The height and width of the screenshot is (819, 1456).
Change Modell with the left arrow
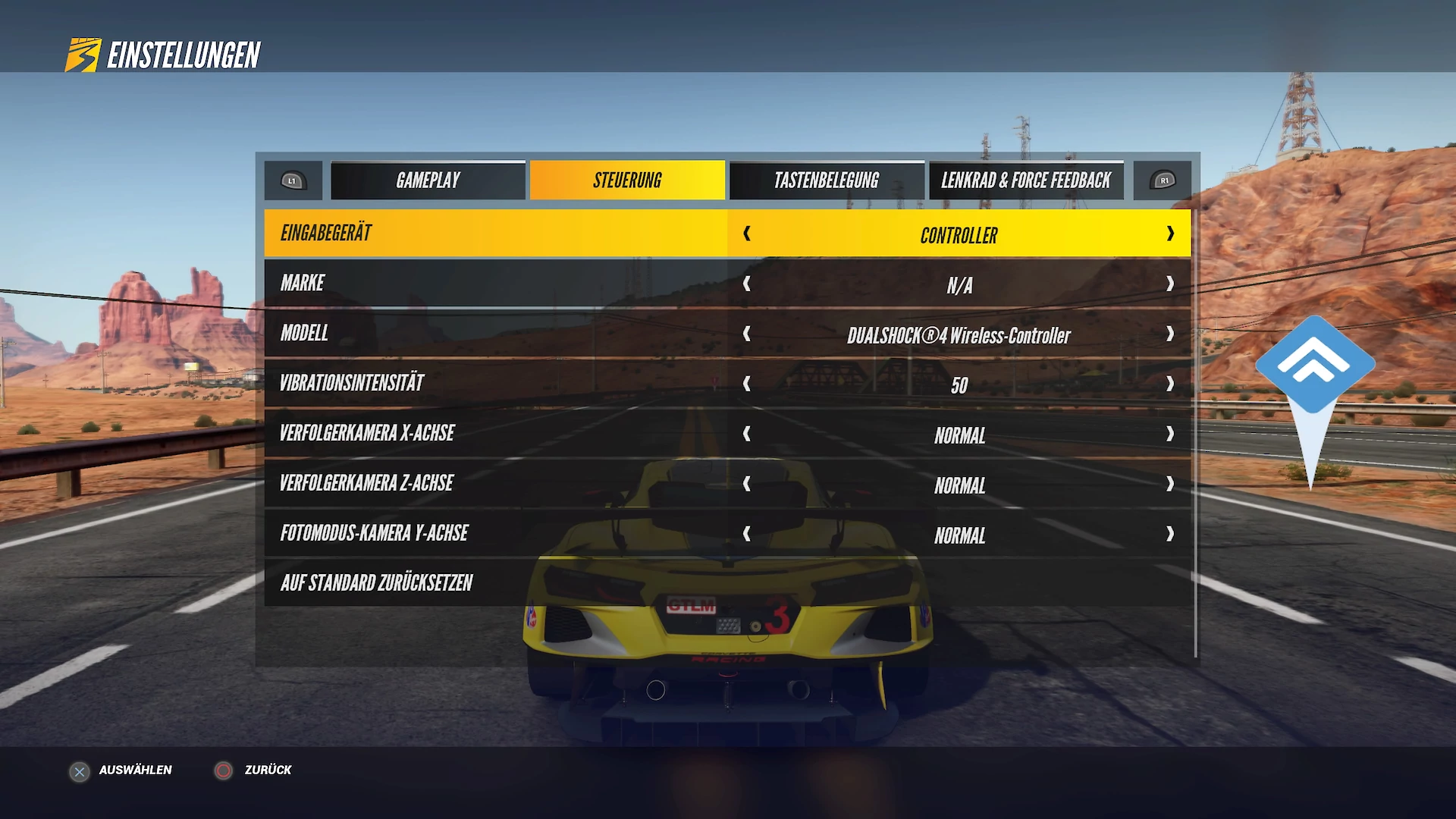pos(747,334)
